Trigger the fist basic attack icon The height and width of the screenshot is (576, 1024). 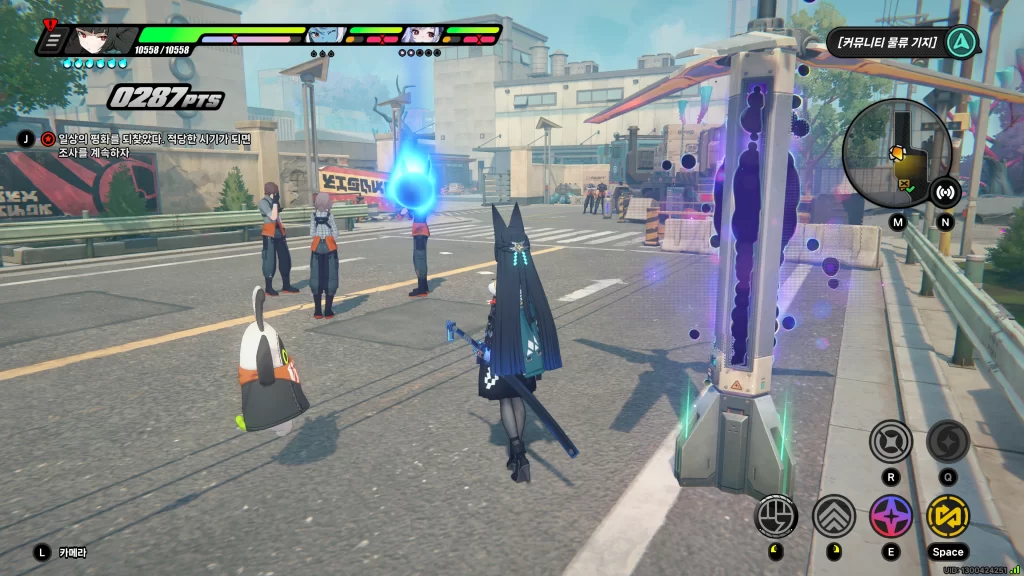tap(776, 516)
